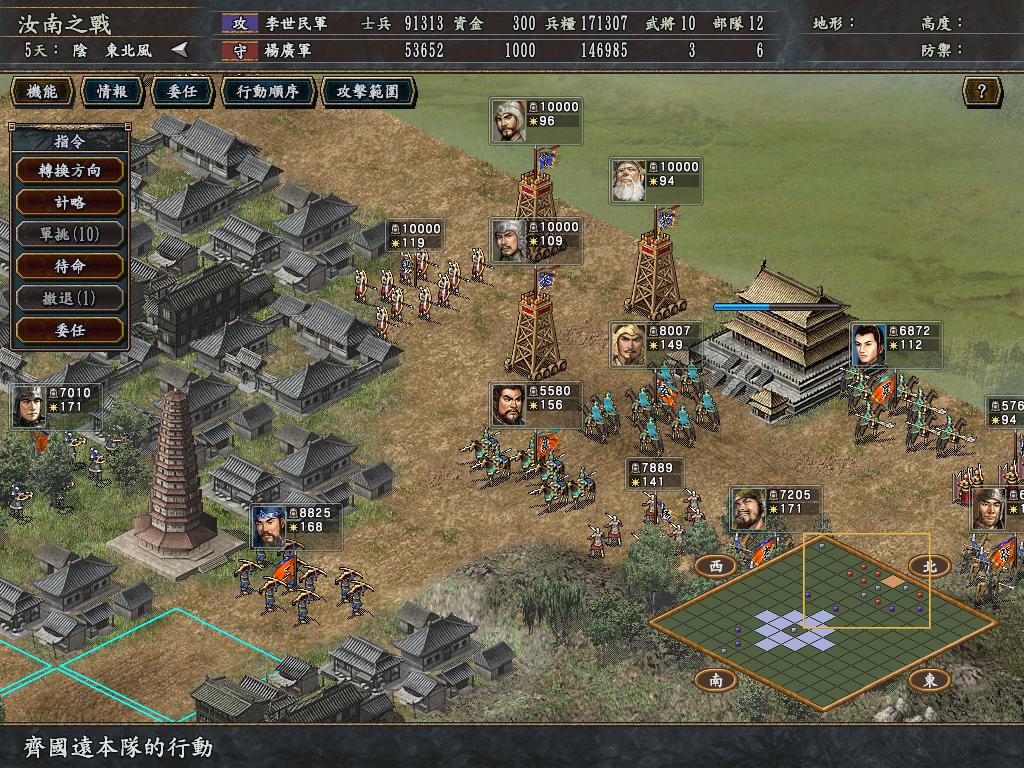Viewport: 1024px width, 768px height.
Task: Rotate view with the 西 west button
Action: (x=715, y=565)
